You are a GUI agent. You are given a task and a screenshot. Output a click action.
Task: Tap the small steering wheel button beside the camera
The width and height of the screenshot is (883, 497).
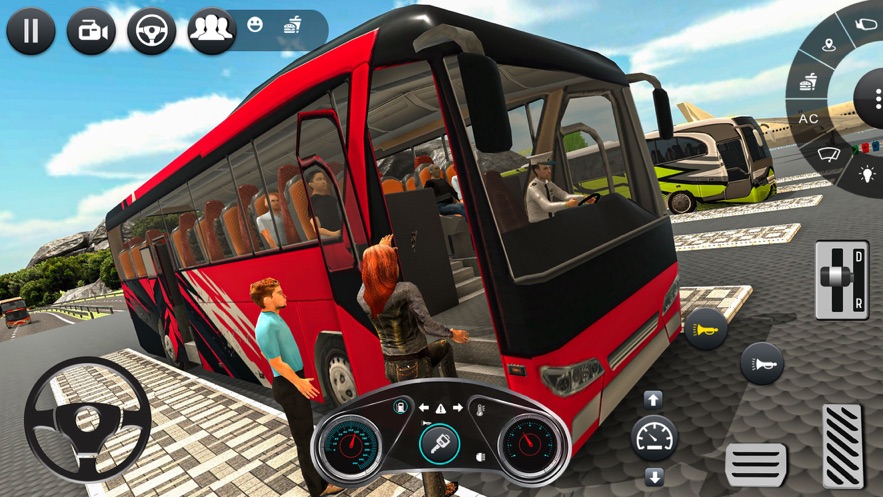coord(151,31)
